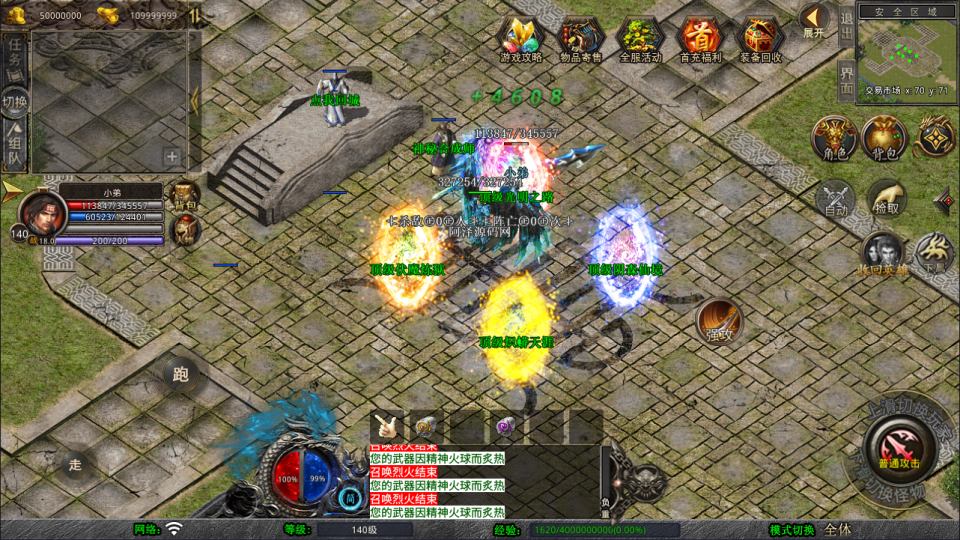Show the 全服活动 server events
This screenshot has height=540, width=960.
click(x=640, y=40)
